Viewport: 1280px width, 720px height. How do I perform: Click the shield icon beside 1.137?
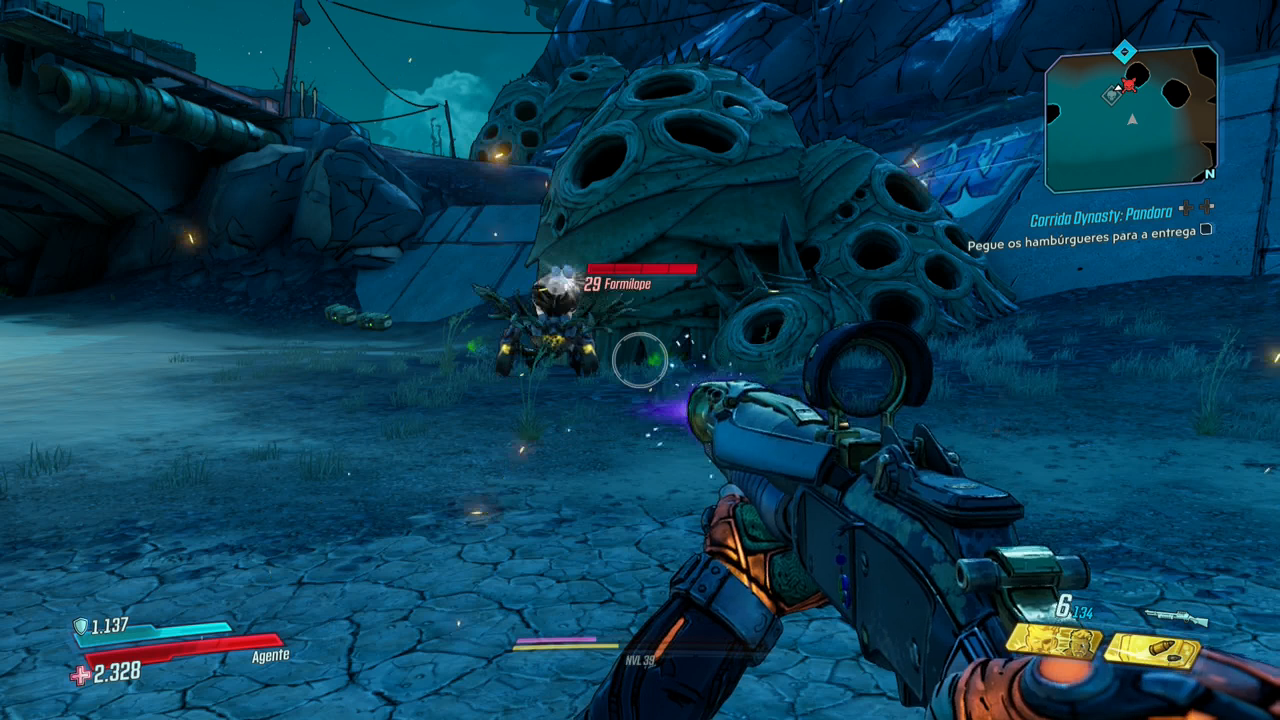click(x=80, y=626)
